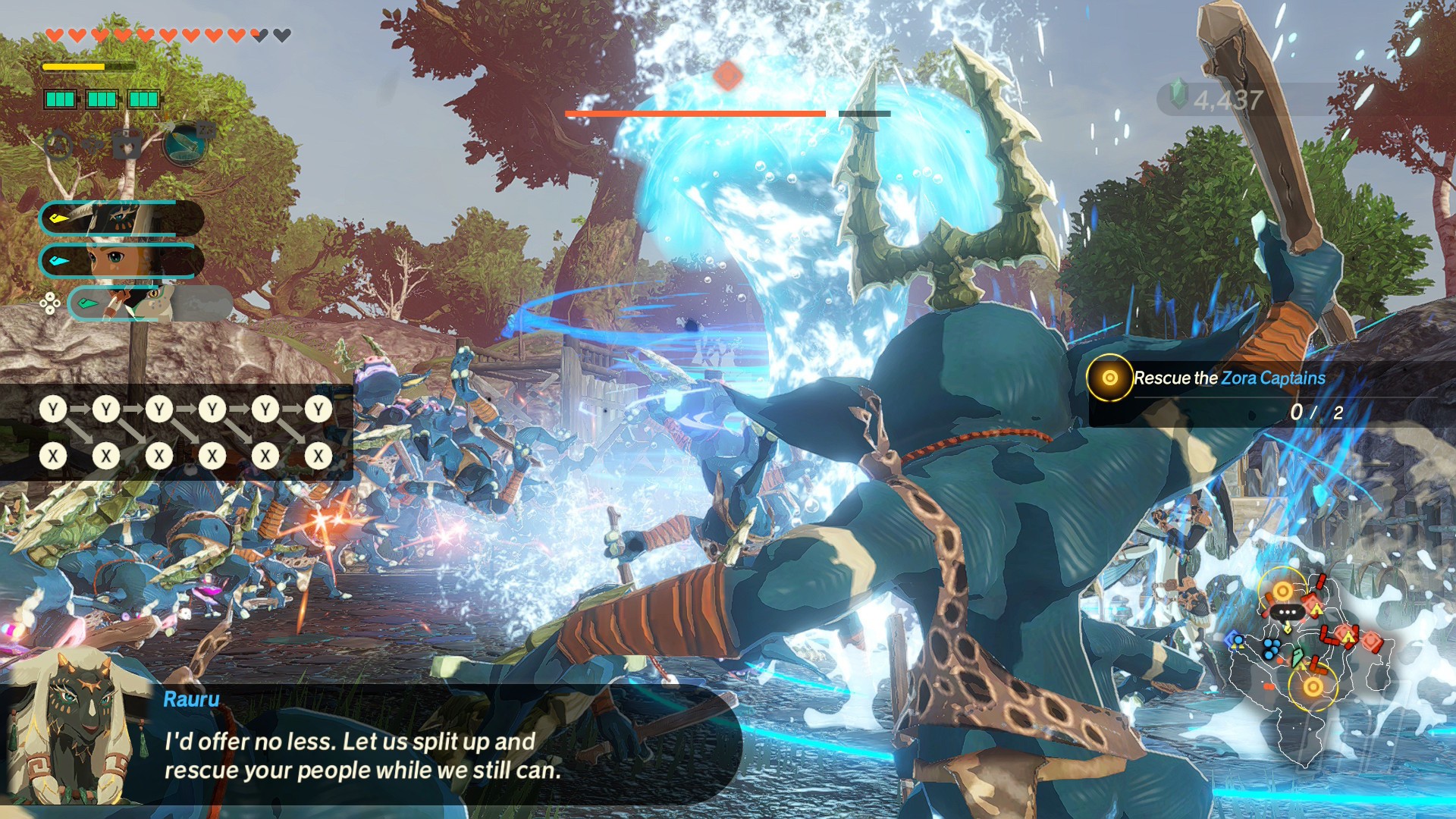This screenshot has height=819, width=1456.
Task: Select the blue allied troop cluster on minimap
Action: tap(1270, 649)
